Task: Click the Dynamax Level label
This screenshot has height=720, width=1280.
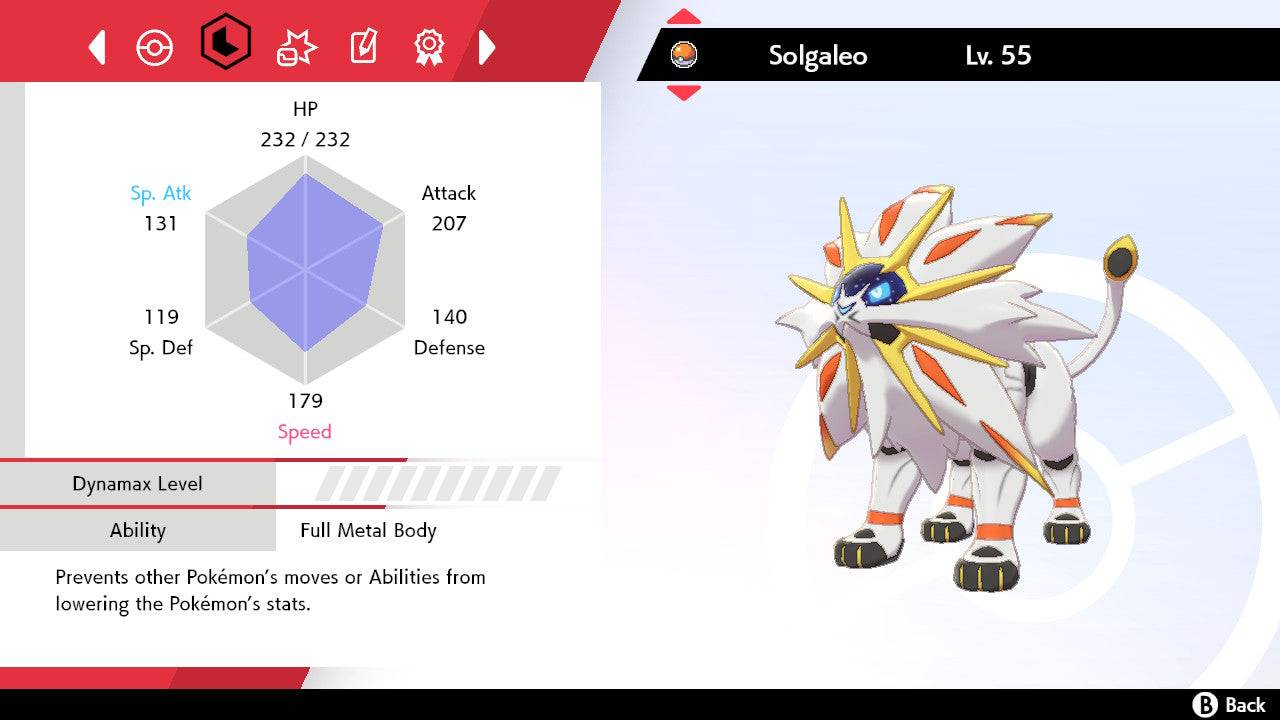Action: point(138,483)
